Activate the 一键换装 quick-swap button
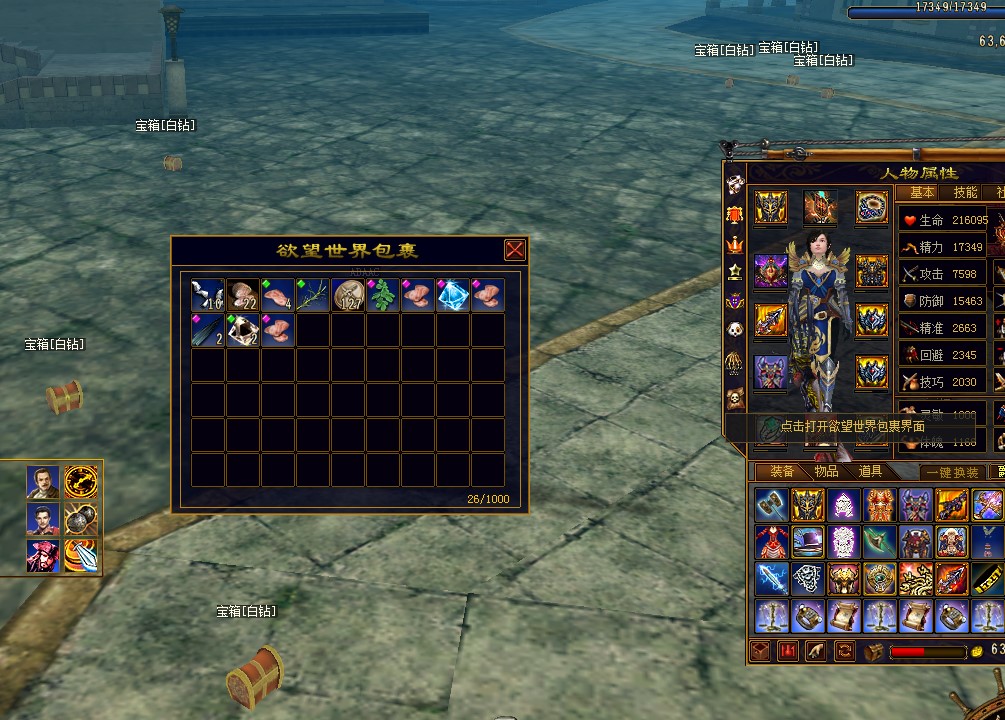 tap(952, 473)
